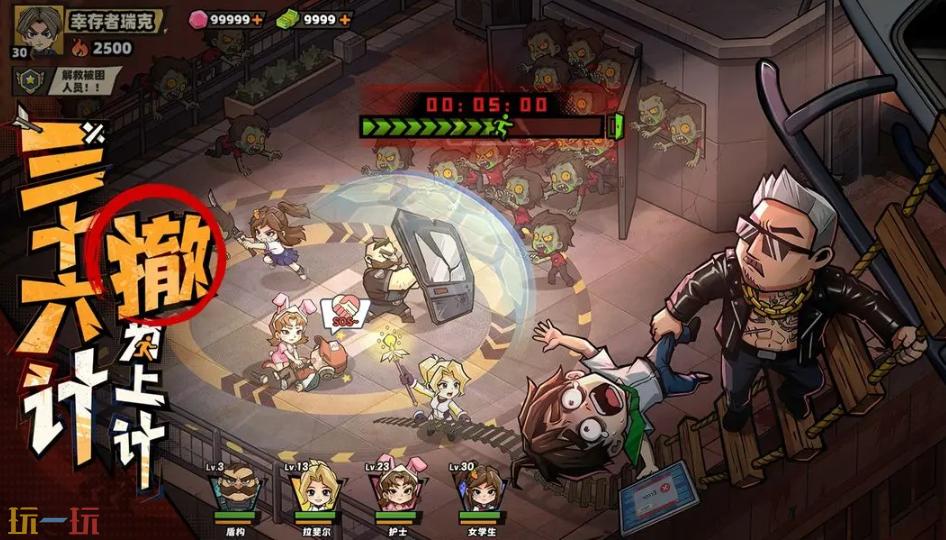
Task: Click the 玩一玩 watermark logo
Action: tap(54, 521)
